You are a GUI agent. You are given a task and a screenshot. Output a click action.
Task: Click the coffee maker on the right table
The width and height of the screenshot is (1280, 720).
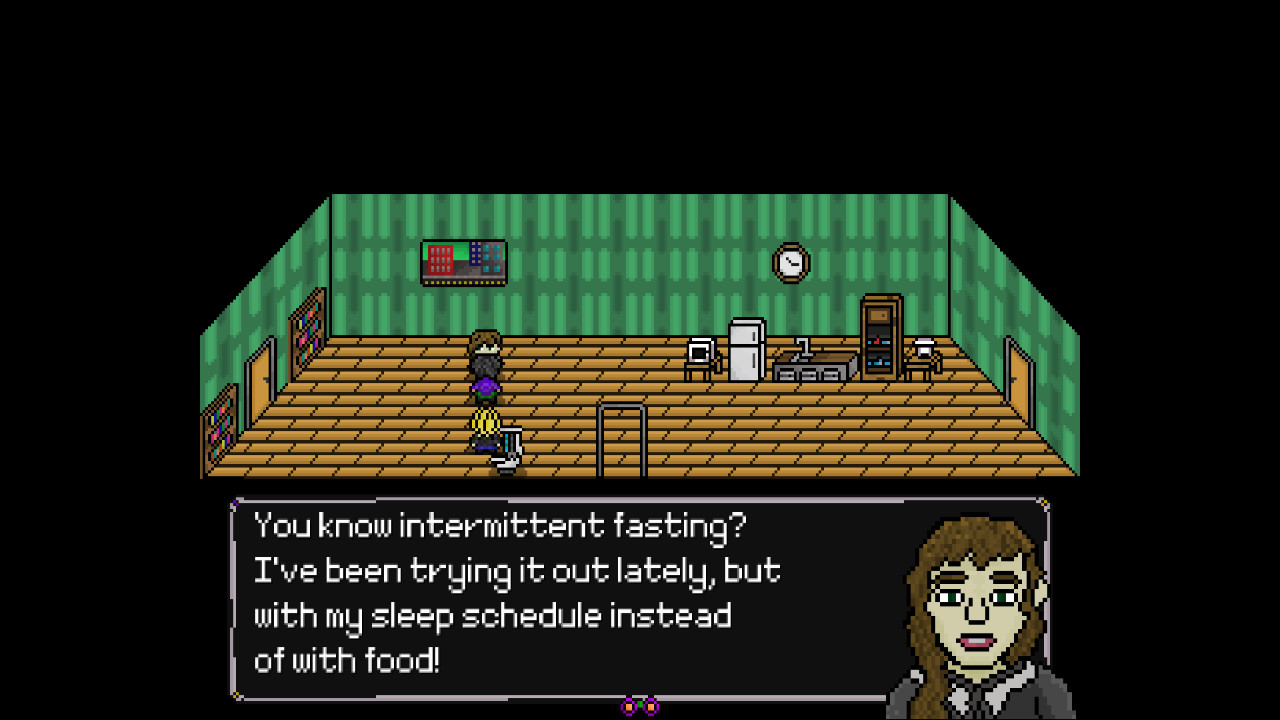921,350
